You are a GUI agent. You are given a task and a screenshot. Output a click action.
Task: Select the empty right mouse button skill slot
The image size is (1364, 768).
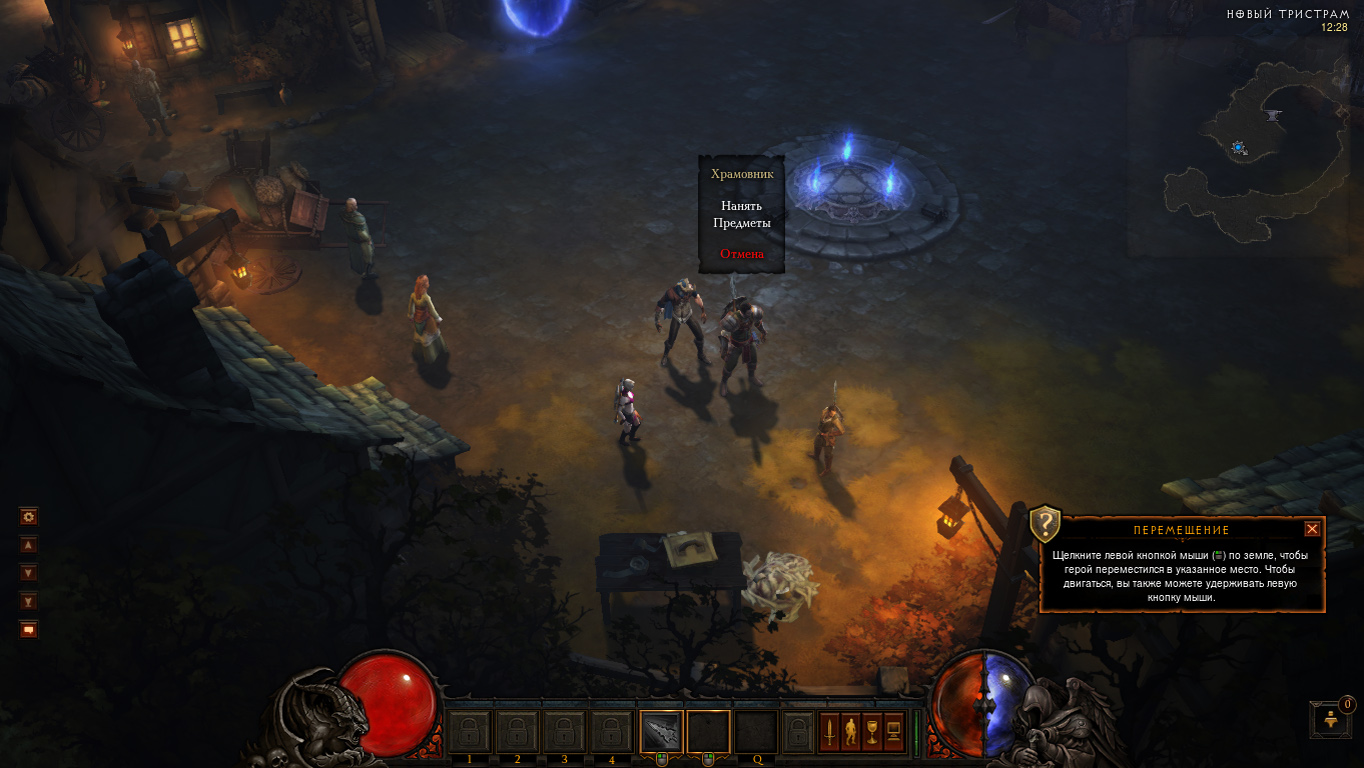708,731
